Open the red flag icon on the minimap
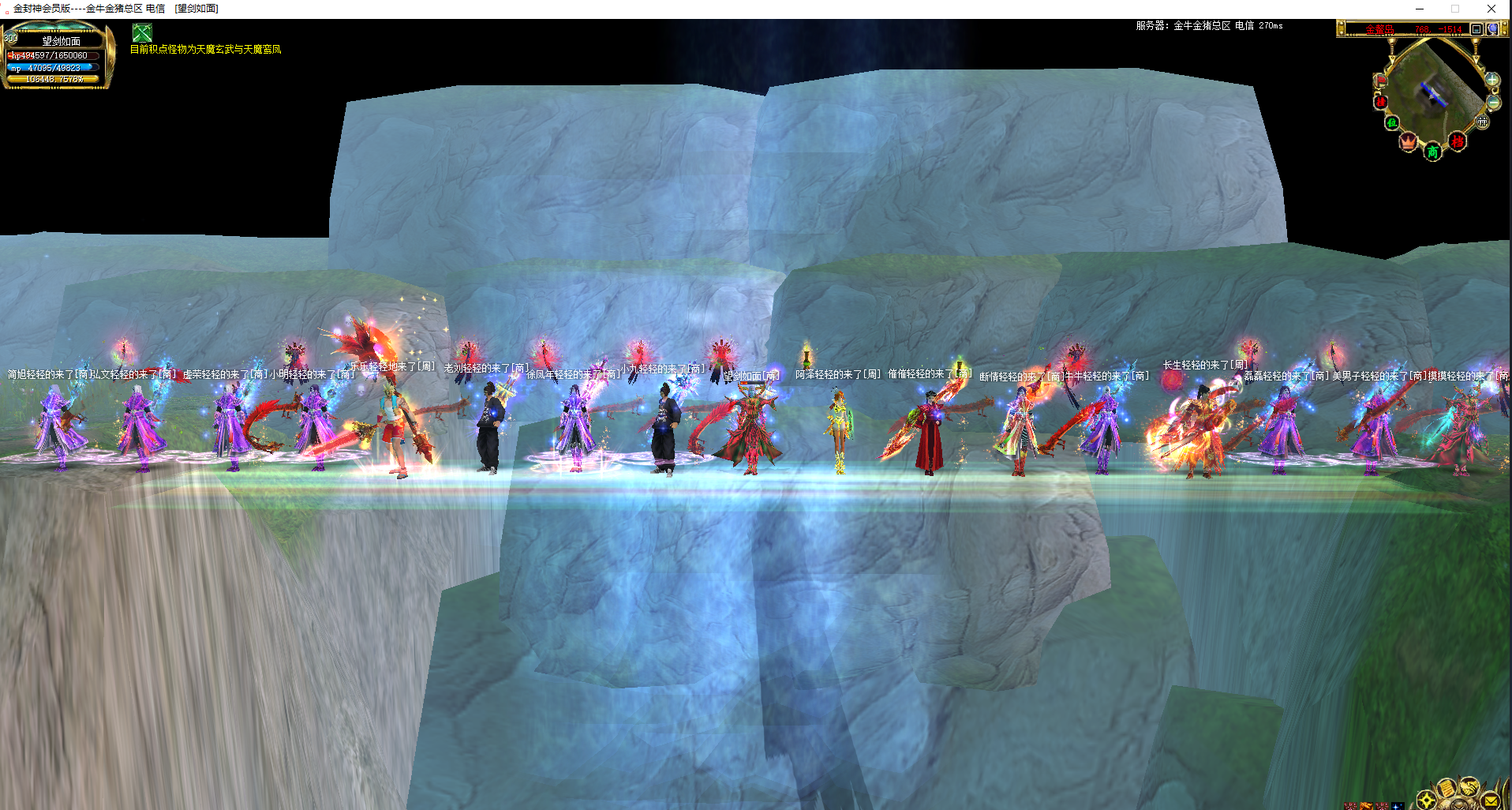Screen dimensions: 1512x810 [x=1381, y=81]
